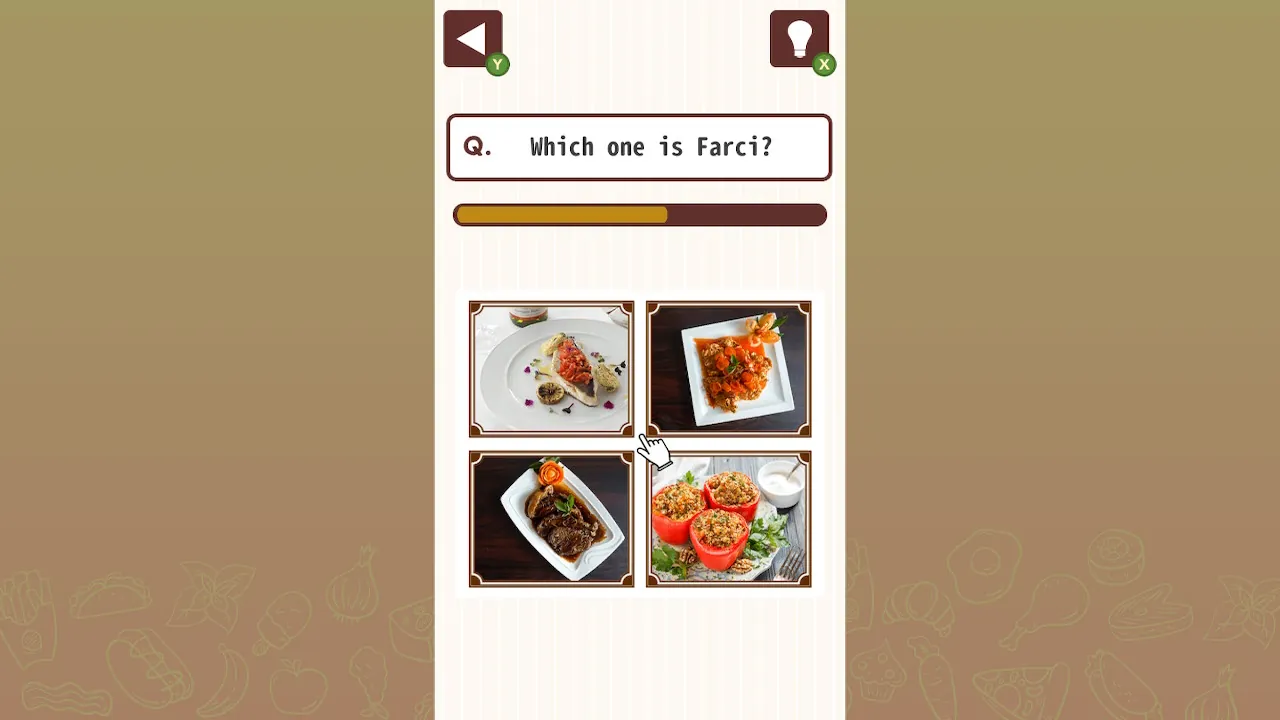Select the braised meat platter photo

pyautogui.click(x=551, y=519)
